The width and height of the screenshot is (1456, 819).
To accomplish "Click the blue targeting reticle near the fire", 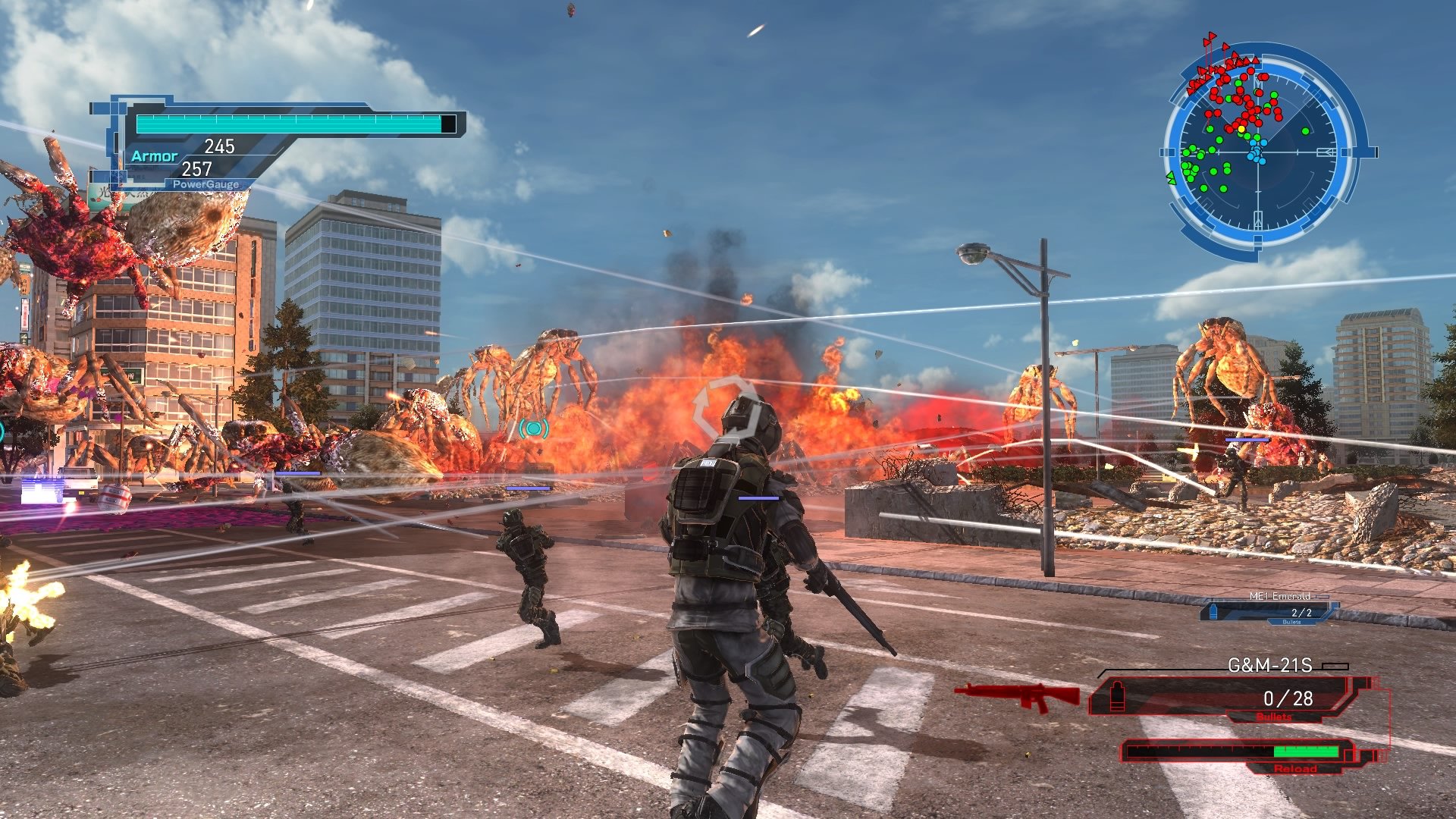I will click(535, 429).
